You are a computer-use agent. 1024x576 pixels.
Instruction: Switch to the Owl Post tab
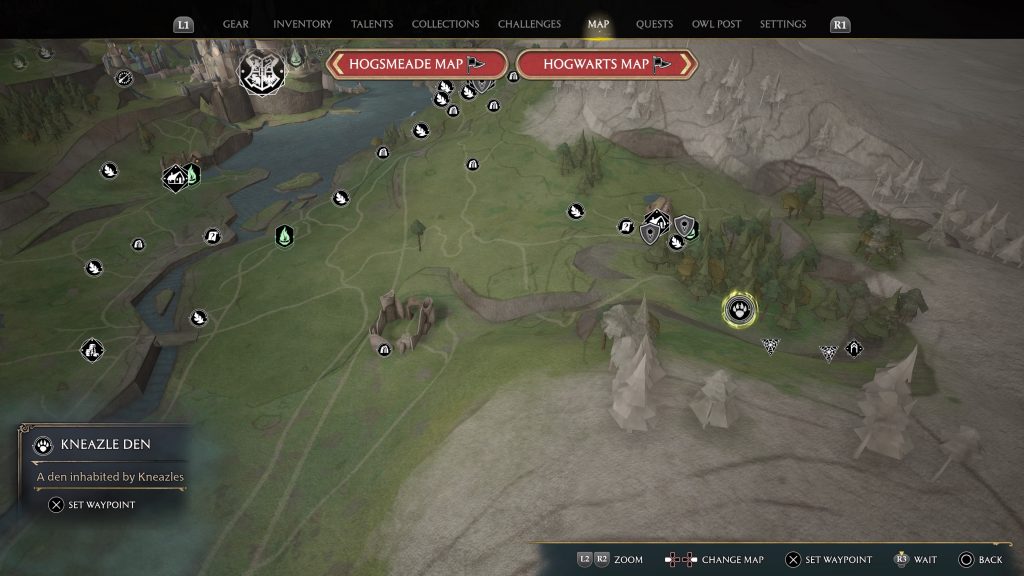tap(716, 24)
